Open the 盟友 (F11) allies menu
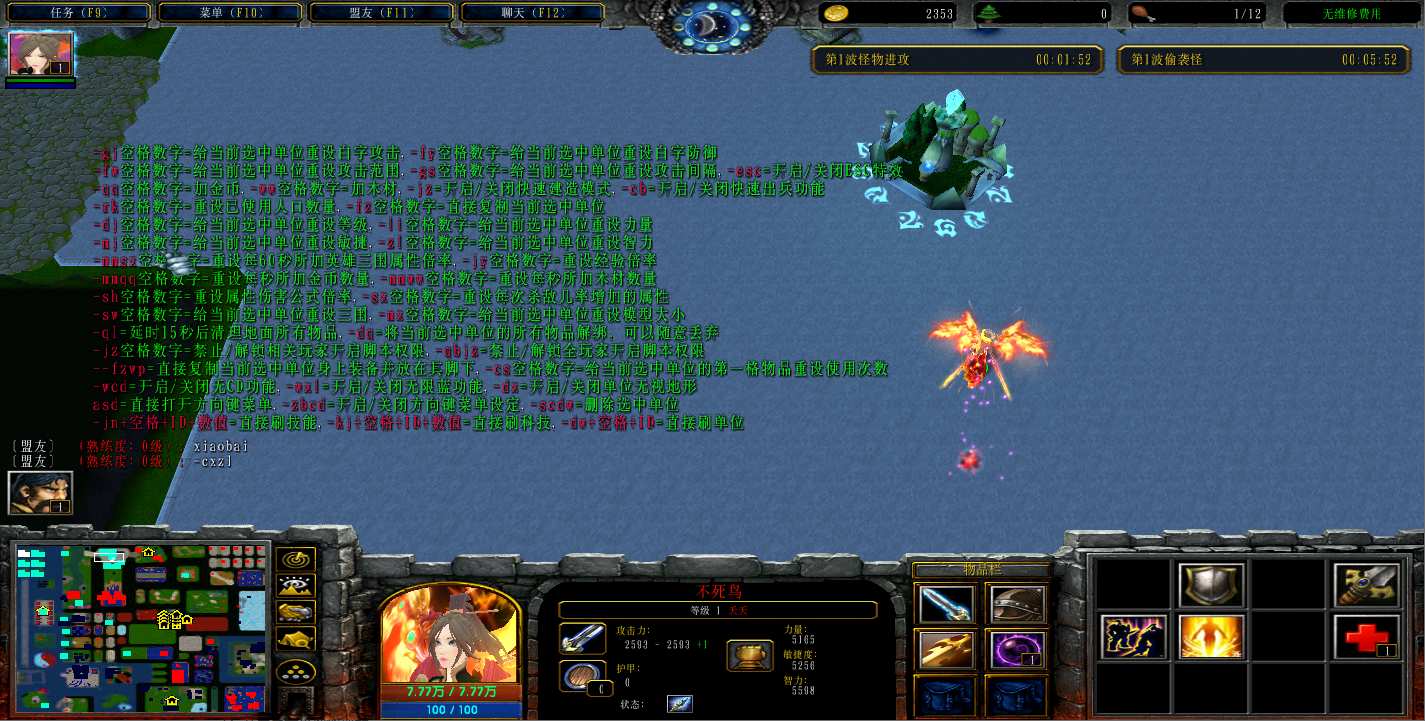The image size is (1425, 721). (x=382, y=13)
